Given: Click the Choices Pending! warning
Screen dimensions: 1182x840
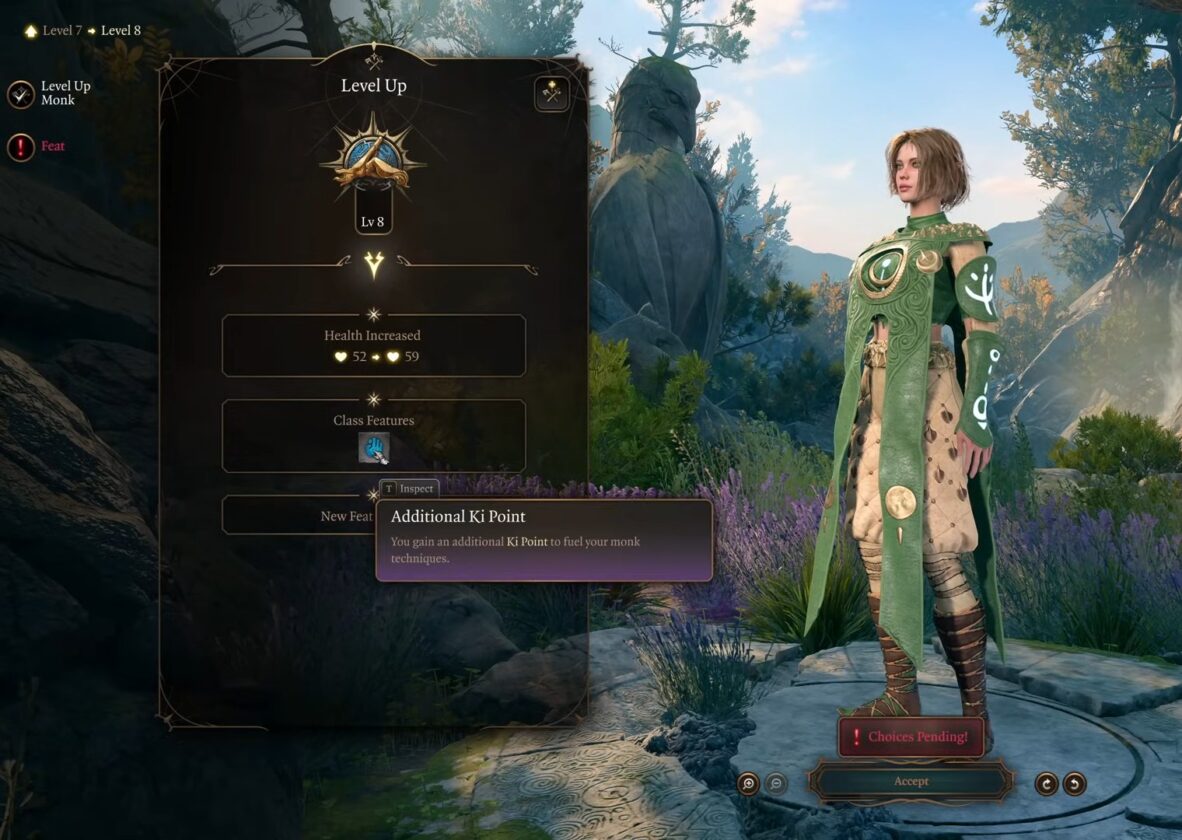Looking at the screenshot, I should (x=911, y=737).
